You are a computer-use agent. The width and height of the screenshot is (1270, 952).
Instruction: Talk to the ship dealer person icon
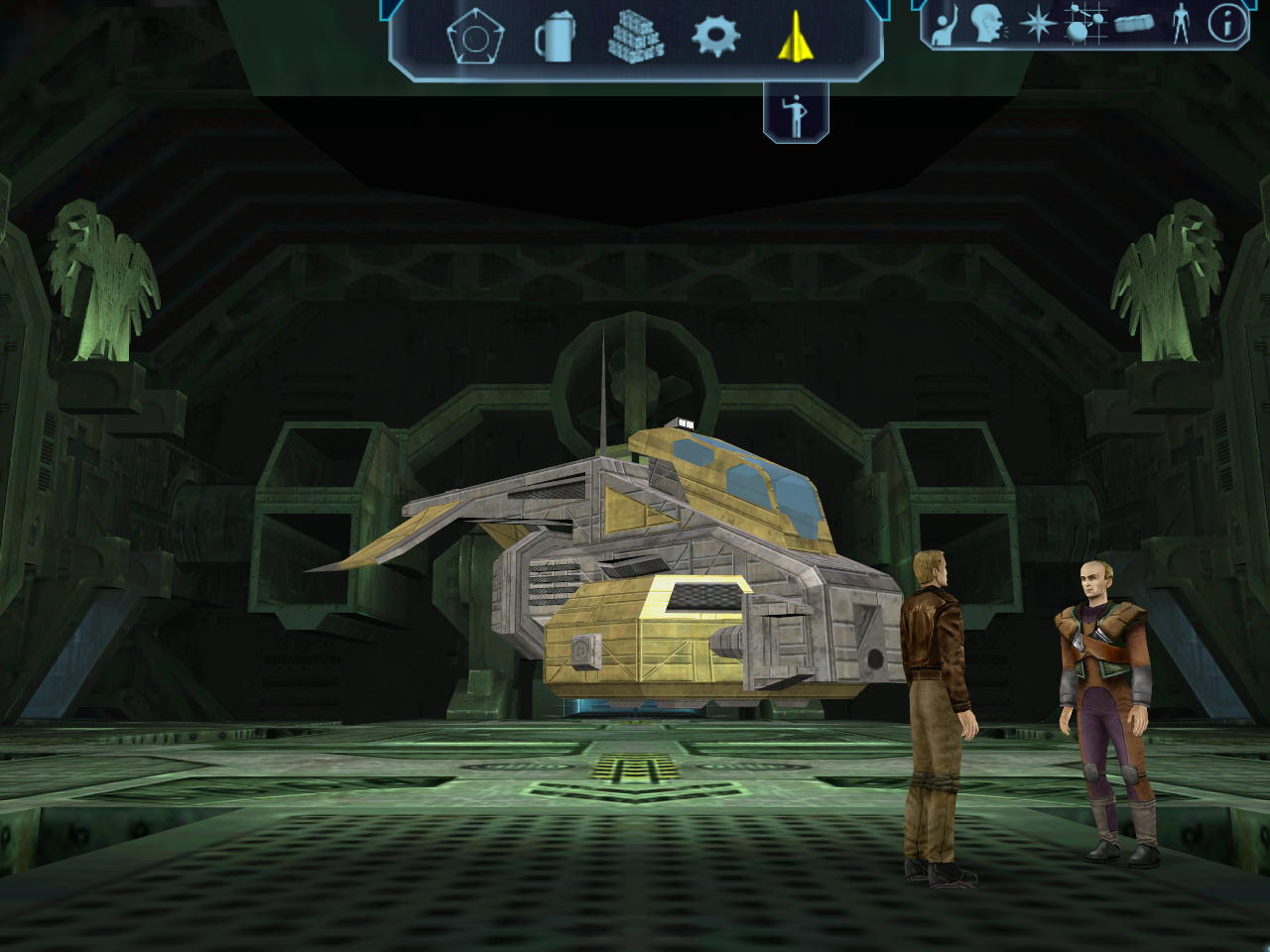[795, 115]
